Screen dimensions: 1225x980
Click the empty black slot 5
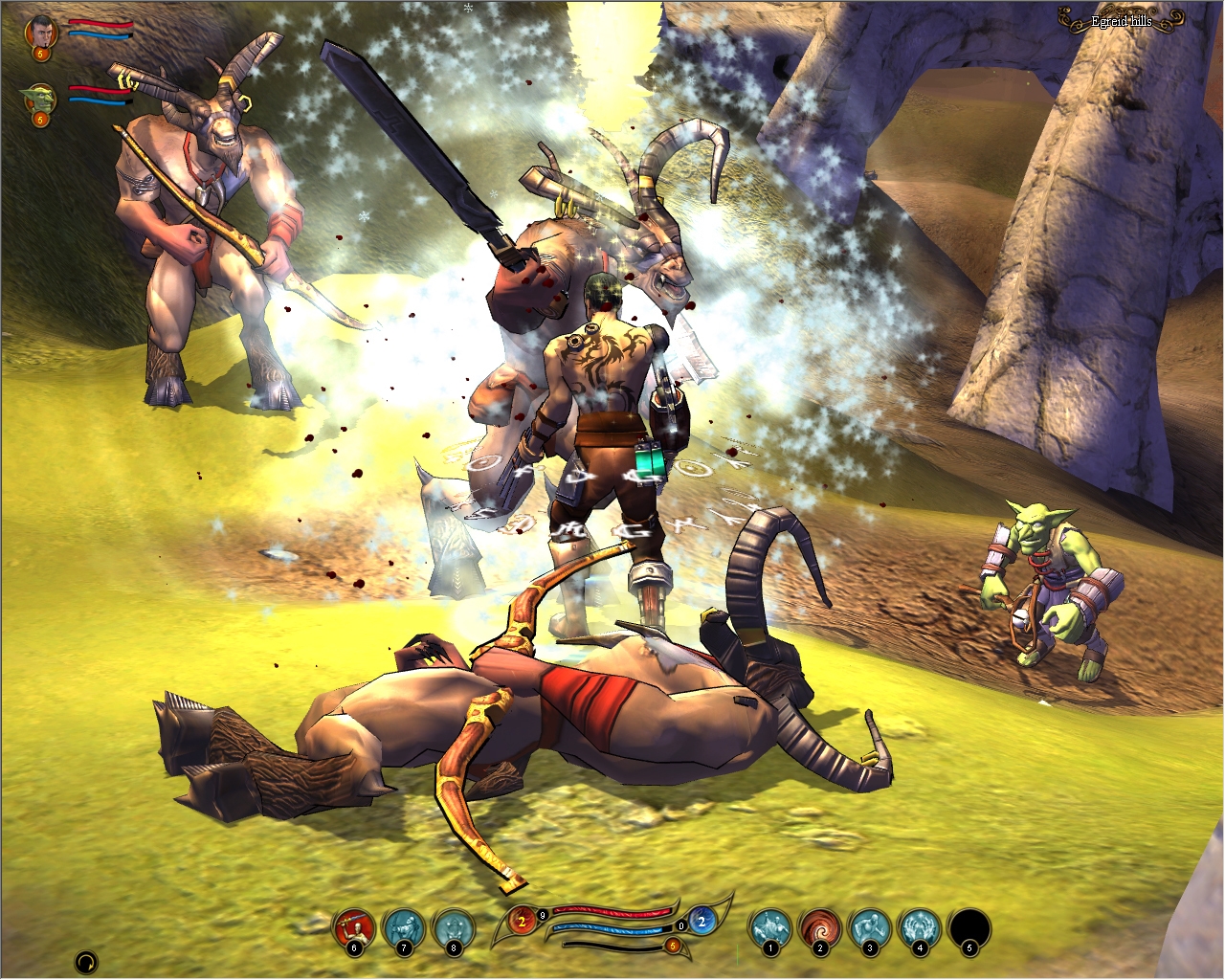pyautogui.click(x=969, y=927)
